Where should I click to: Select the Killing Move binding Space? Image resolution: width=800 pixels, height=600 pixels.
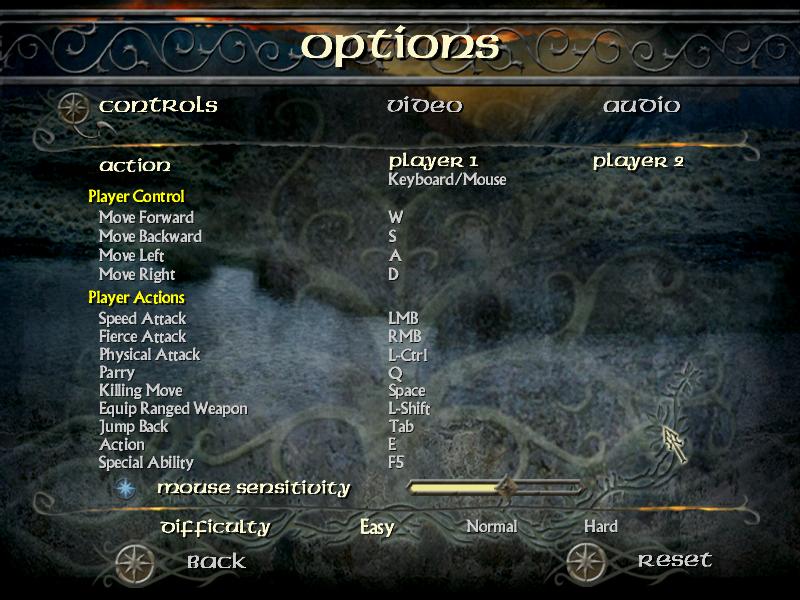(407, 390)
